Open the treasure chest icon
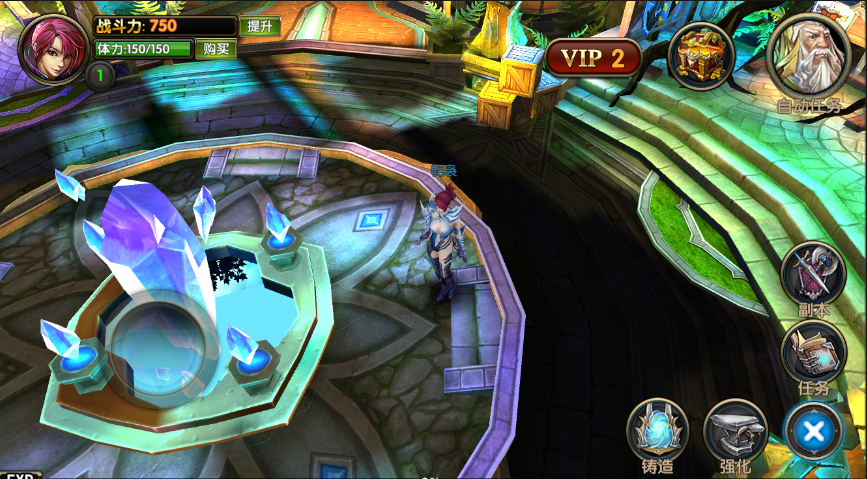This screenshot has height=479, width=867. 701,56
